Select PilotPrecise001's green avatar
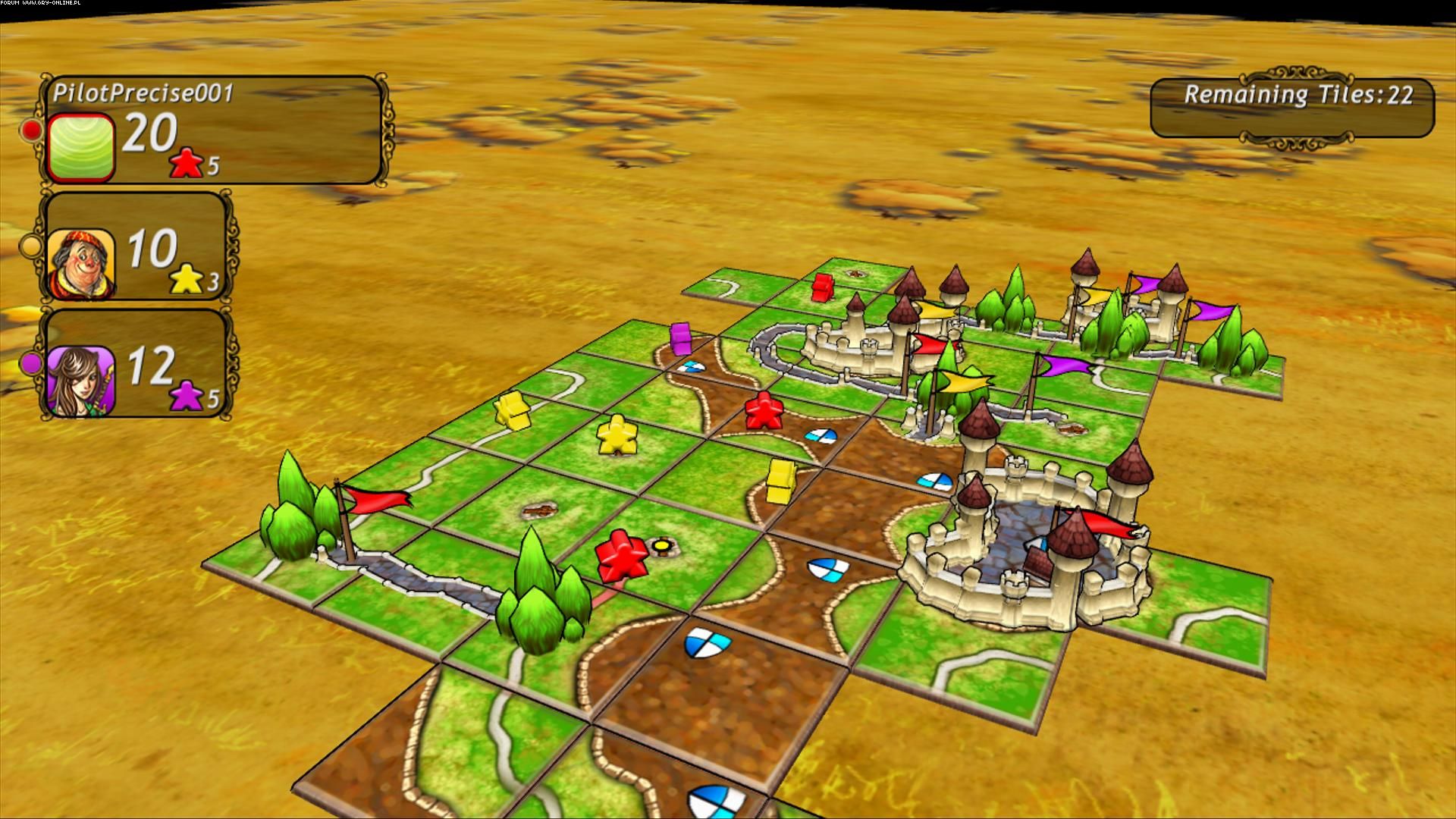Screen dimensions: 1456x819 click(80, 147)
